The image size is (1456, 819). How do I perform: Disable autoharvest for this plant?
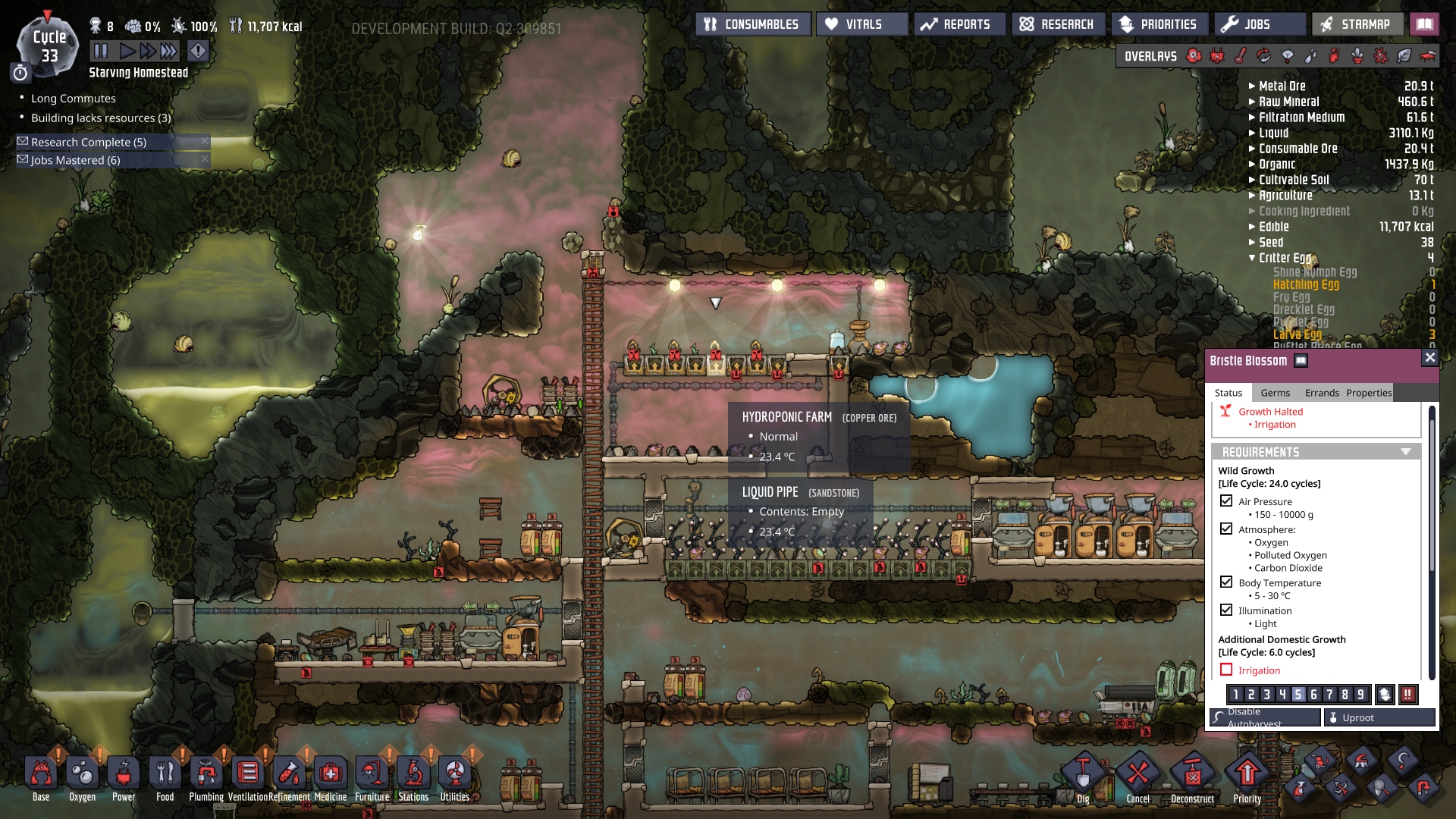(x=1264, y=717)
